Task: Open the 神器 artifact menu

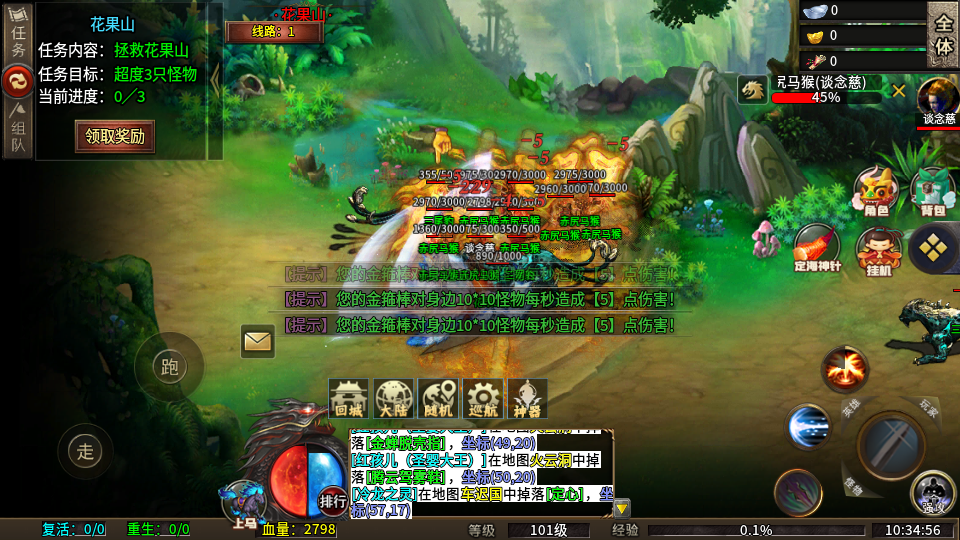Action: point(527,399)
